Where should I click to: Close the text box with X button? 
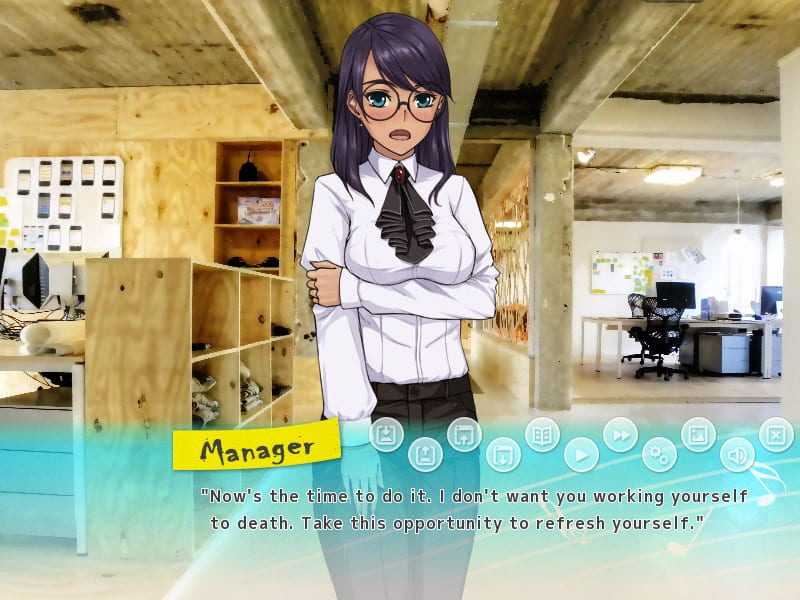coord(776,434)
